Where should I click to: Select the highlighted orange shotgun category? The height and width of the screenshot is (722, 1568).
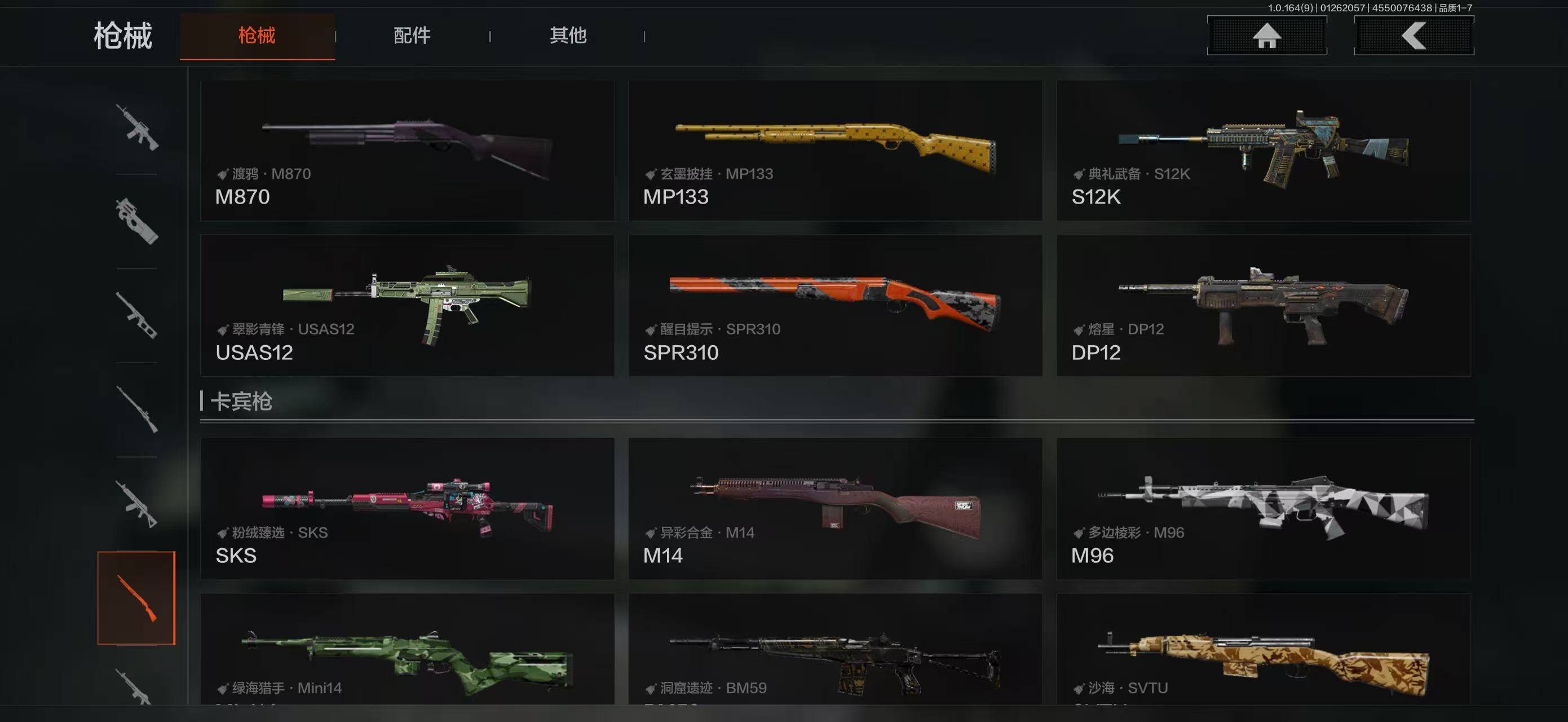point(136,598)
